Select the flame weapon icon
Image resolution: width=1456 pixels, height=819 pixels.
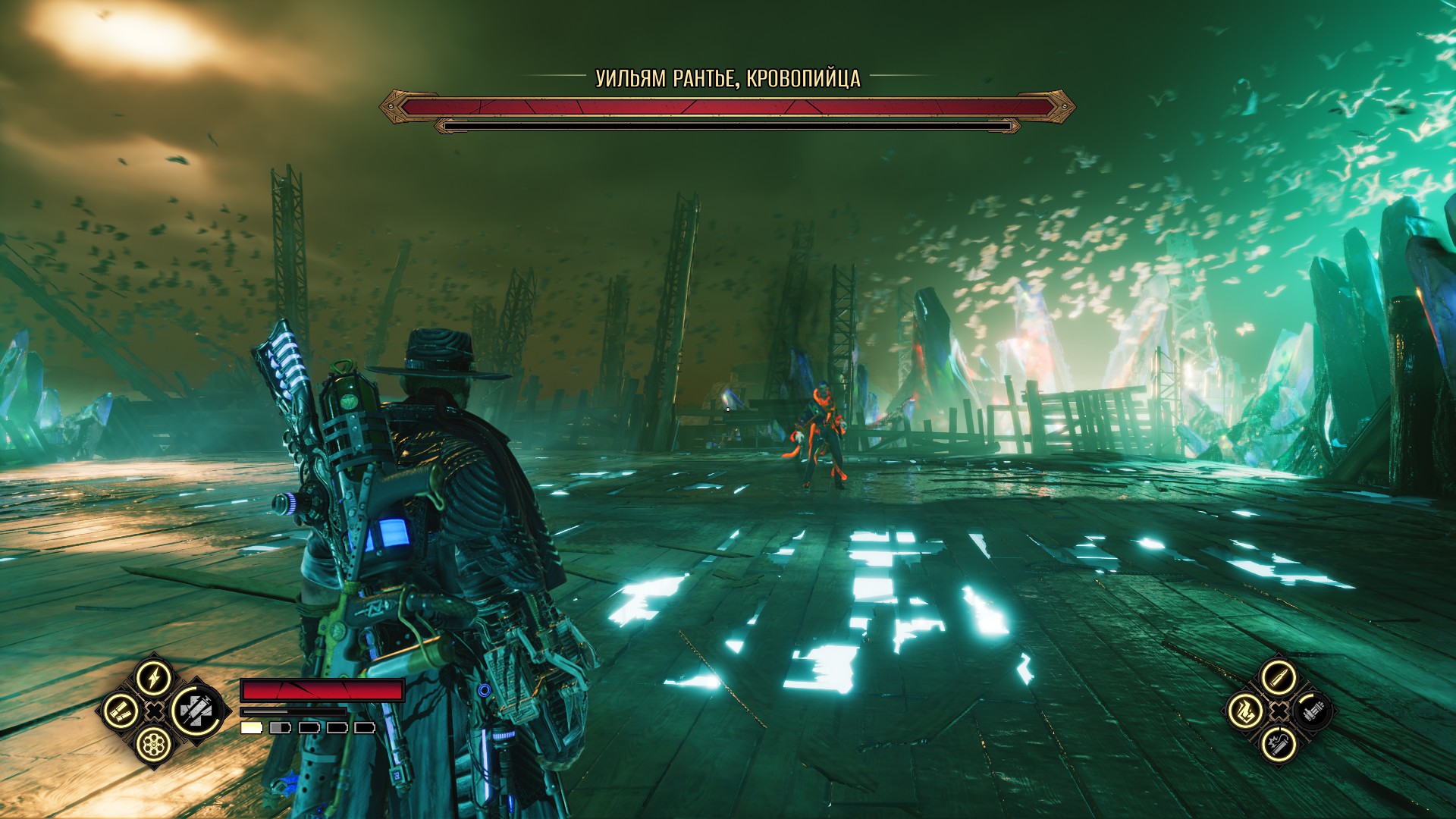(x=1245, y=711)
